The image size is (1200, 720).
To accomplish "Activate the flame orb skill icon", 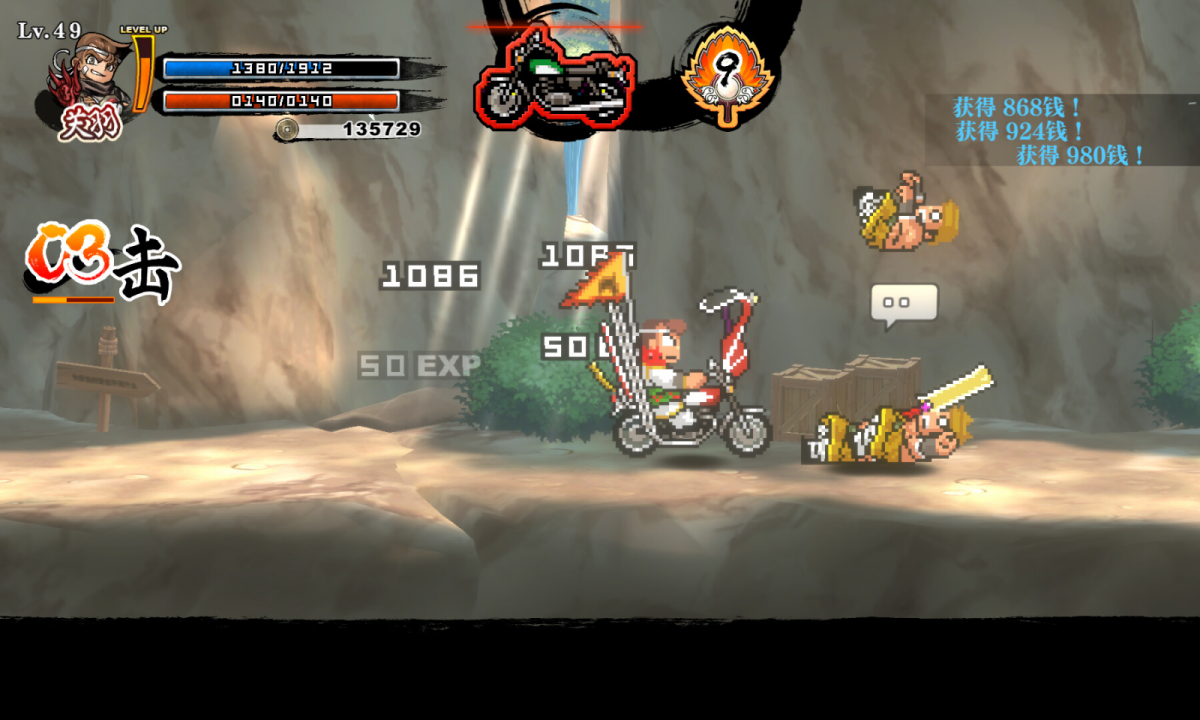I will (x=729, y=75).
